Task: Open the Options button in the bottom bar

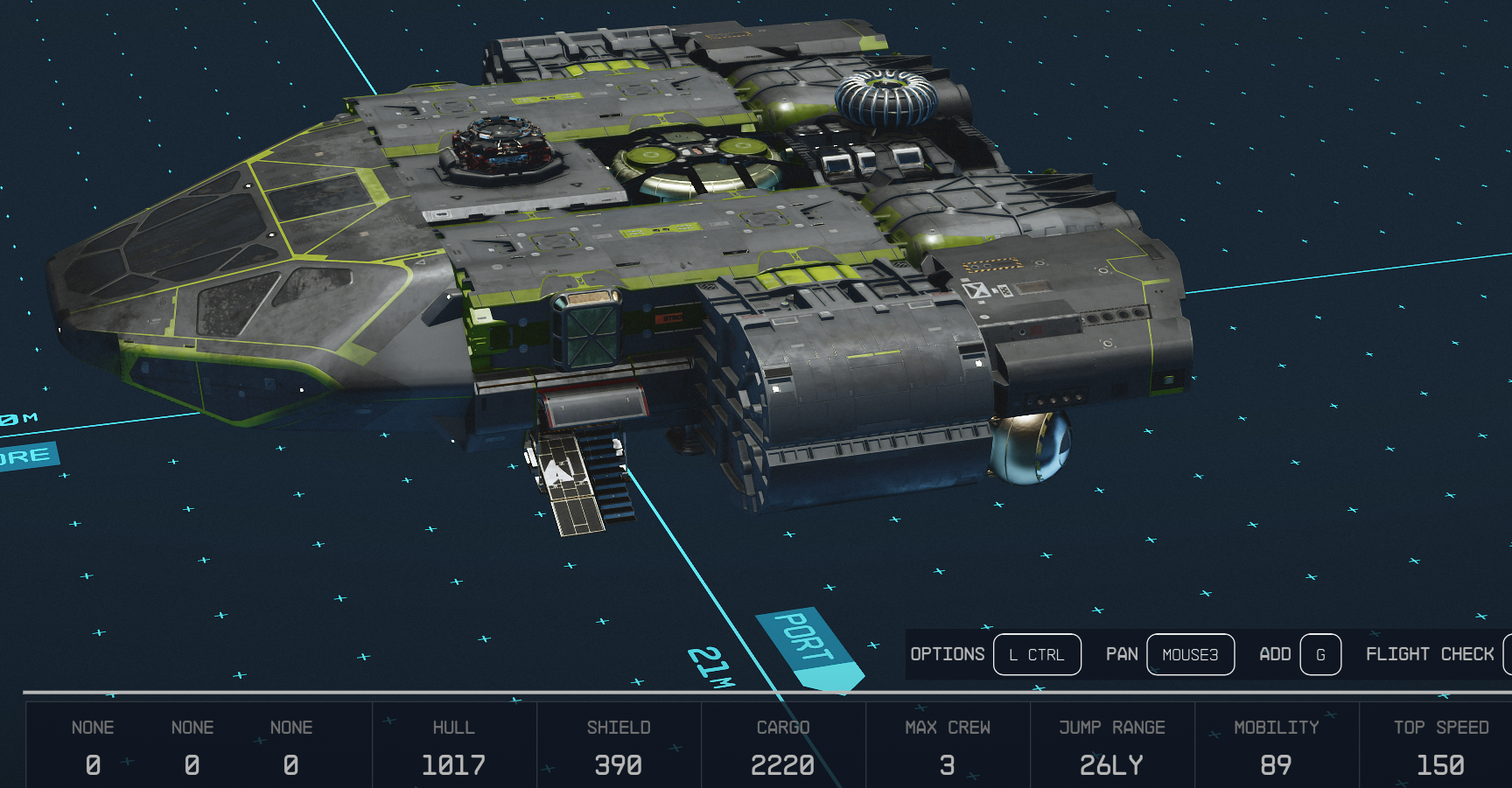Action: [1037, 654]
